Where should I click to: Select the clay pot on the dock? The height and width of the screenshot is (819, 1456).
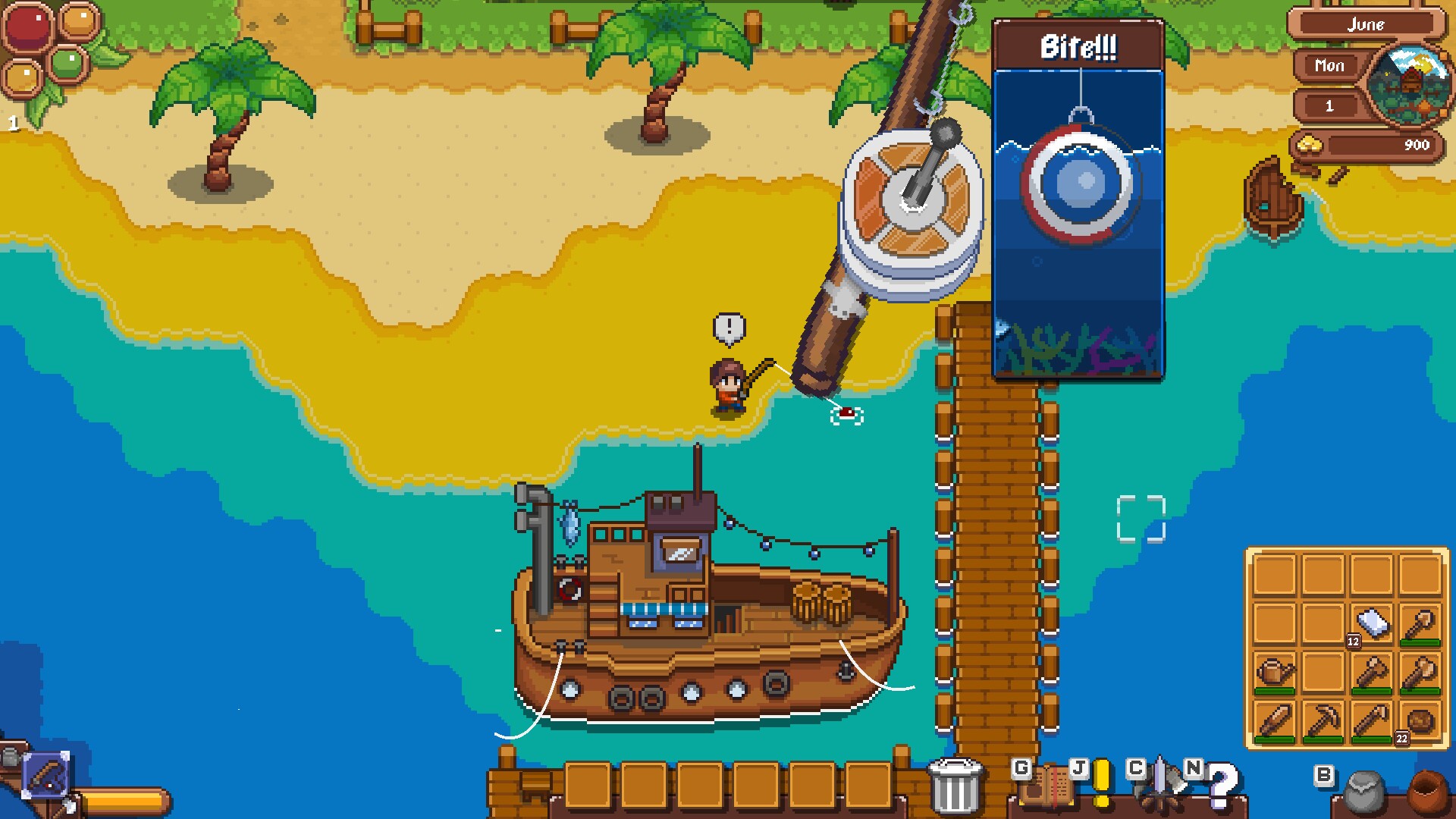pos(1427,791)
